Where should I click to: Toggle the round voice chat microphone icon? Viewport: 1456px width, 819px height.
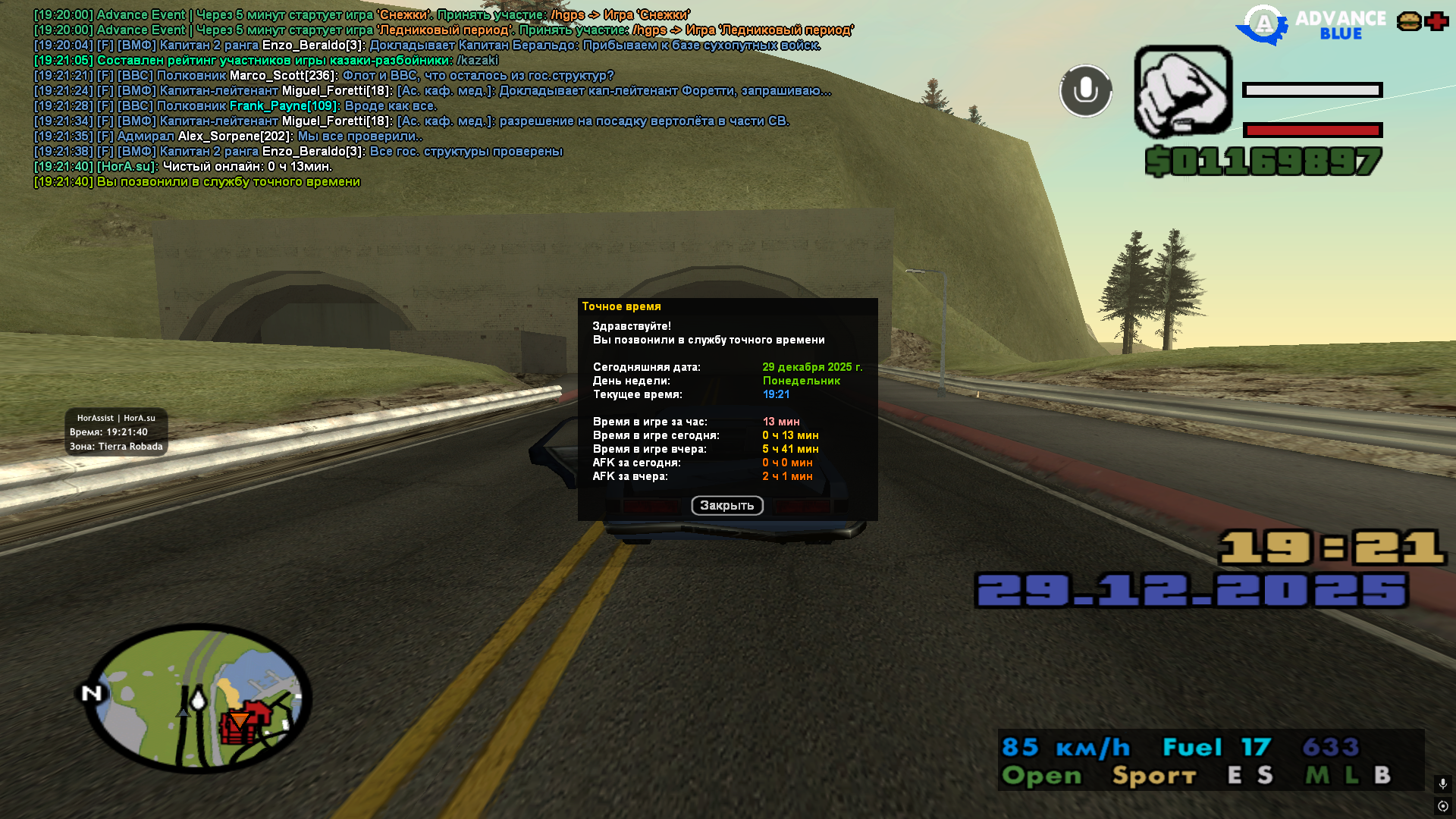click(1085, 91)
